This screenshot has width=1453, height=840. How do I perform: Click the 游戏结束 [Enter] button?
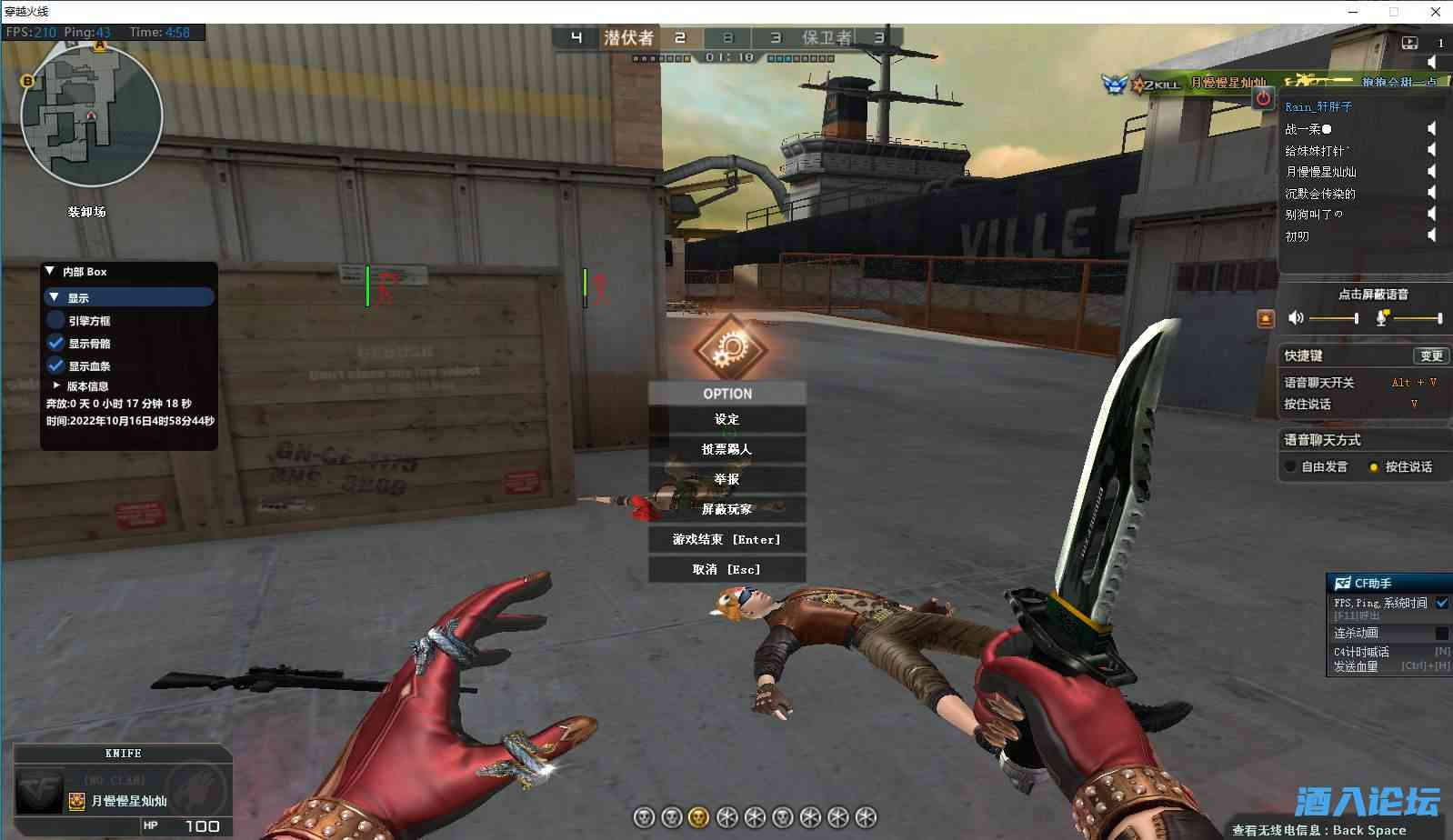click(726, 539)
